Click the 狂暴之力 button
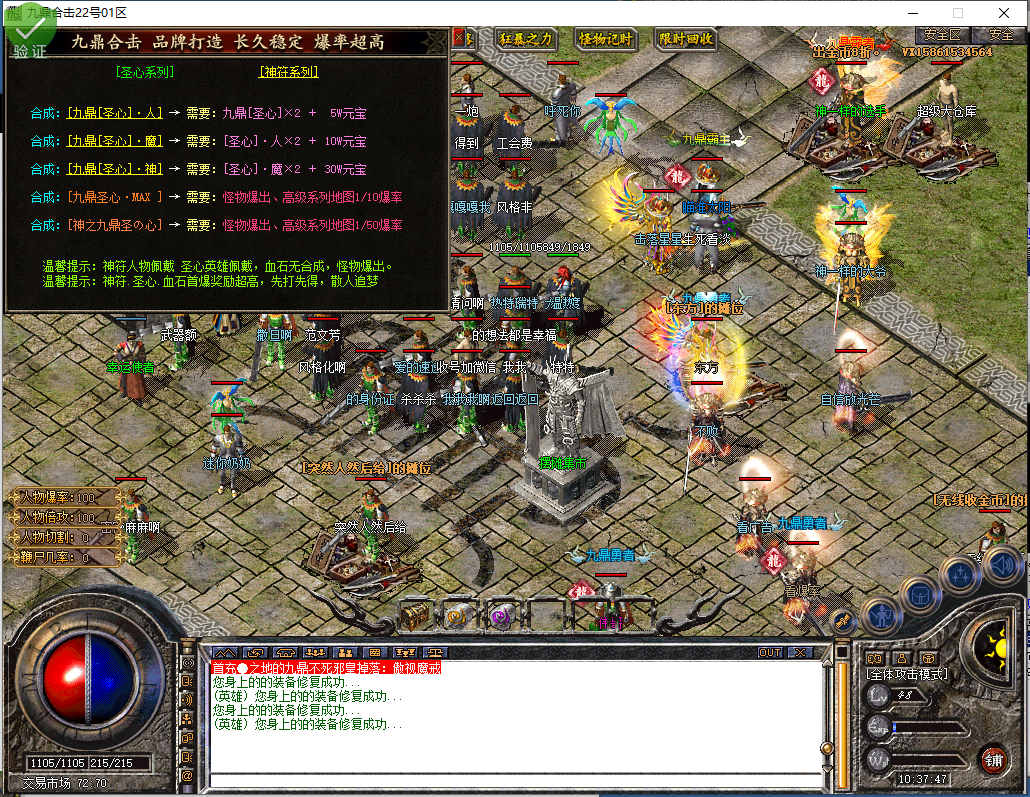1030x797 pixels. 525,39
